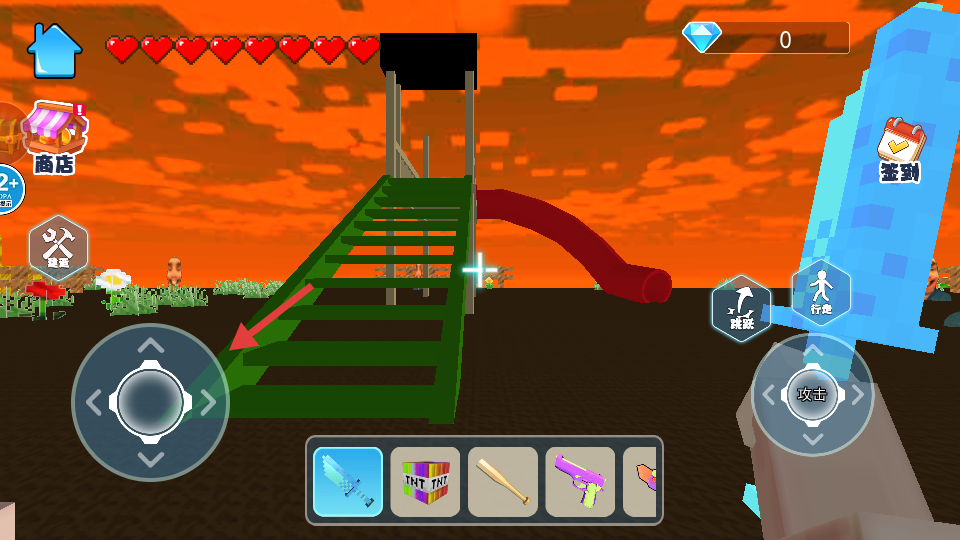Tap the 跳跃 jump button

[x=741, y=308]
